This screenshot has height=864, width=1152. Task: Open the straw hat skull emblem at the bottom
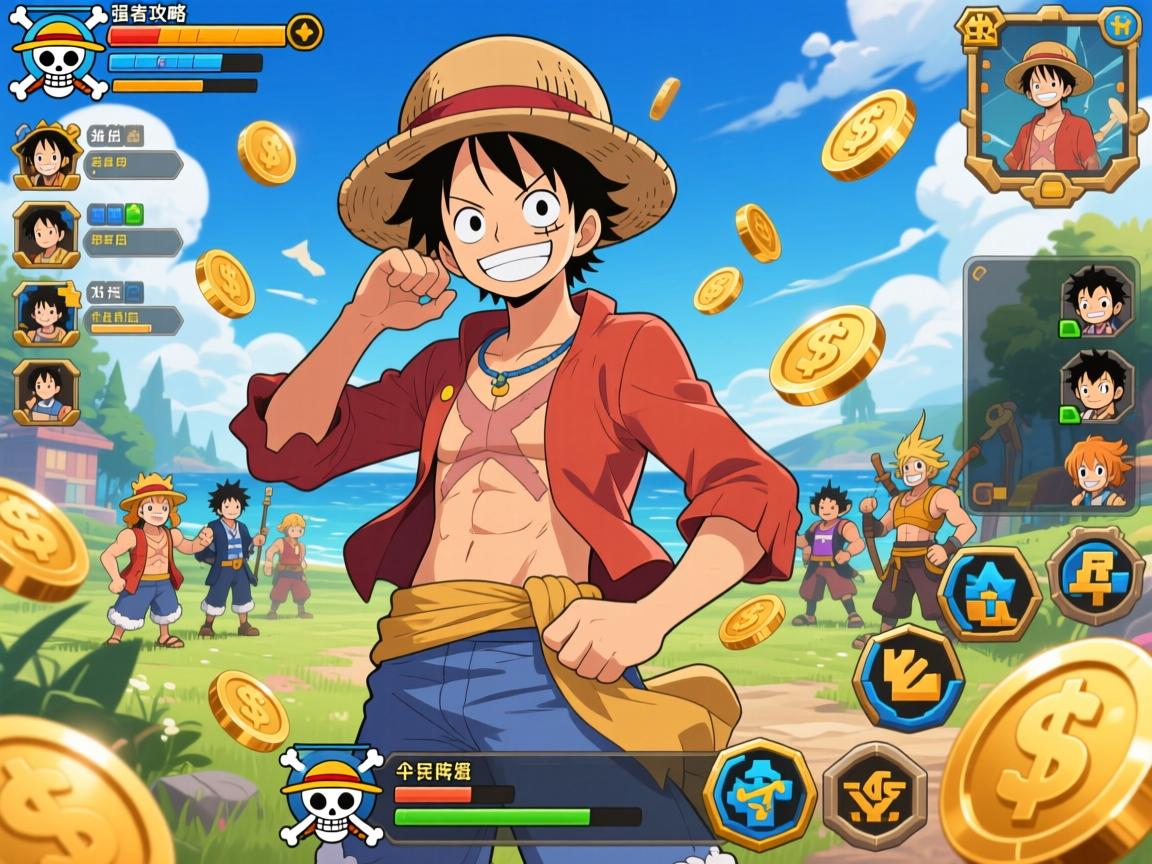click(x=330, y=794)
